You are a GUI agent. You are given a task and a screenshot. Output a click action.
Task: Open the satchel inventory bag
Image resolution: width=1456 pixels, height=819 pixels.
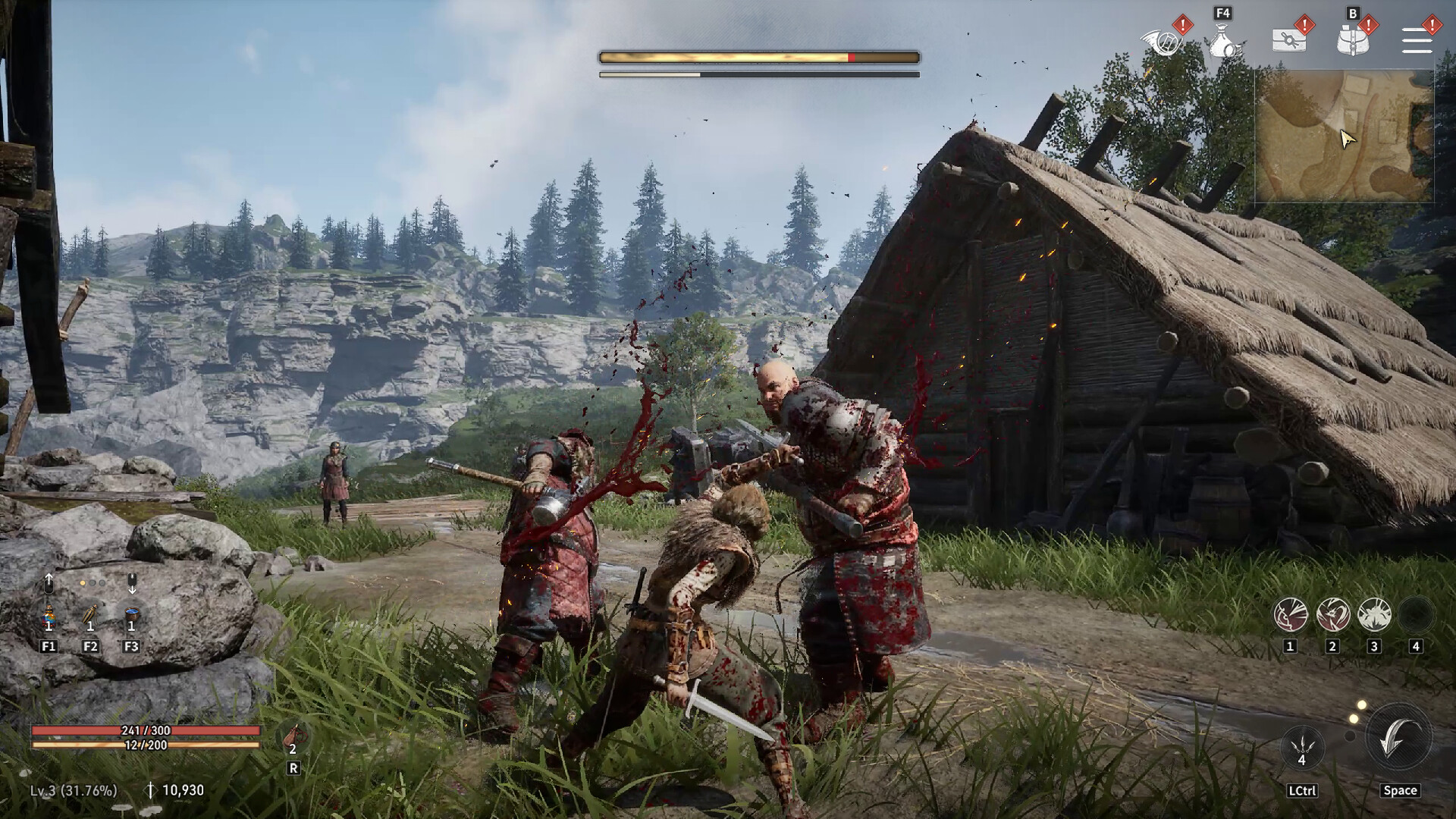coord(1352,41)
